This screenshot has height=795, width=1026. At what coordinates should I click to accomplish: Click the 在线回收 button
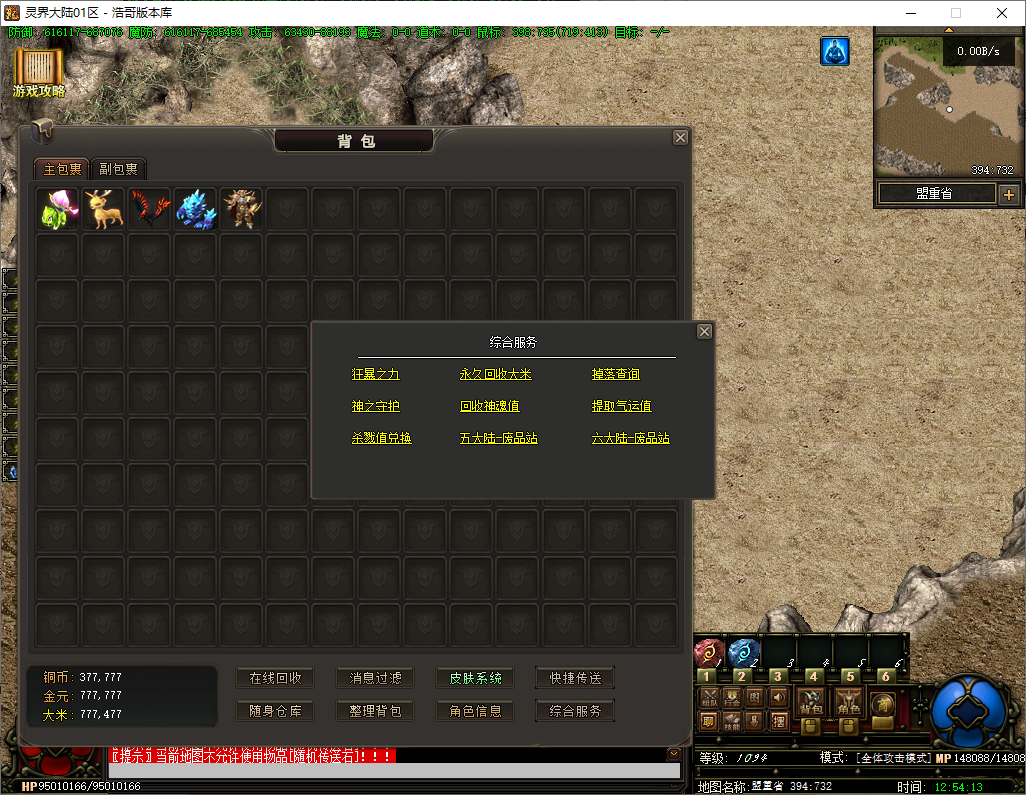click(x=275, y=678)
